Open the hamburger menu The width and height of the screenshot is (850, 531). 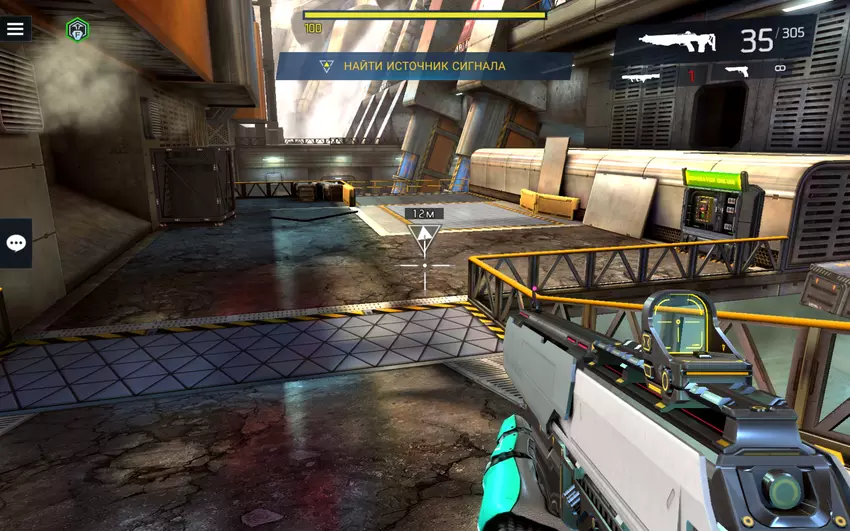[x=15, y=29]
